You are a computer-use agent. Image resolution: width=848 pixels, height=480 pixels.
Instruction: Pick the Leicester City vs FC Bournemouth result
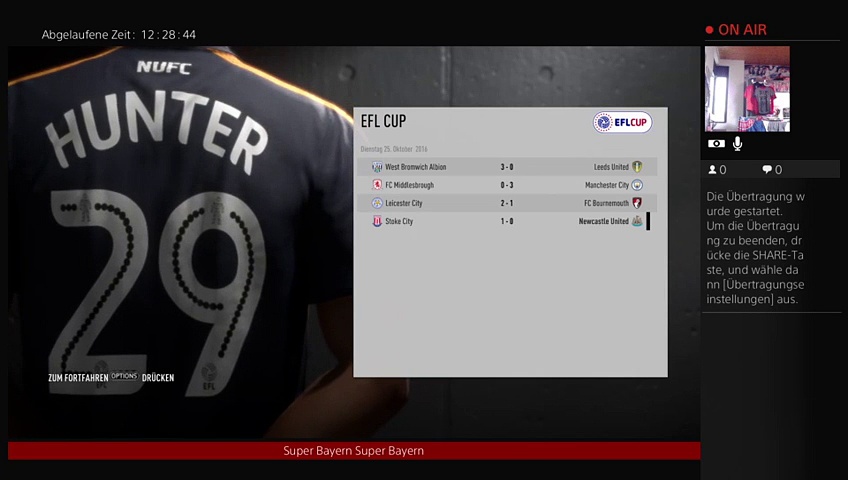click(507, 203)
